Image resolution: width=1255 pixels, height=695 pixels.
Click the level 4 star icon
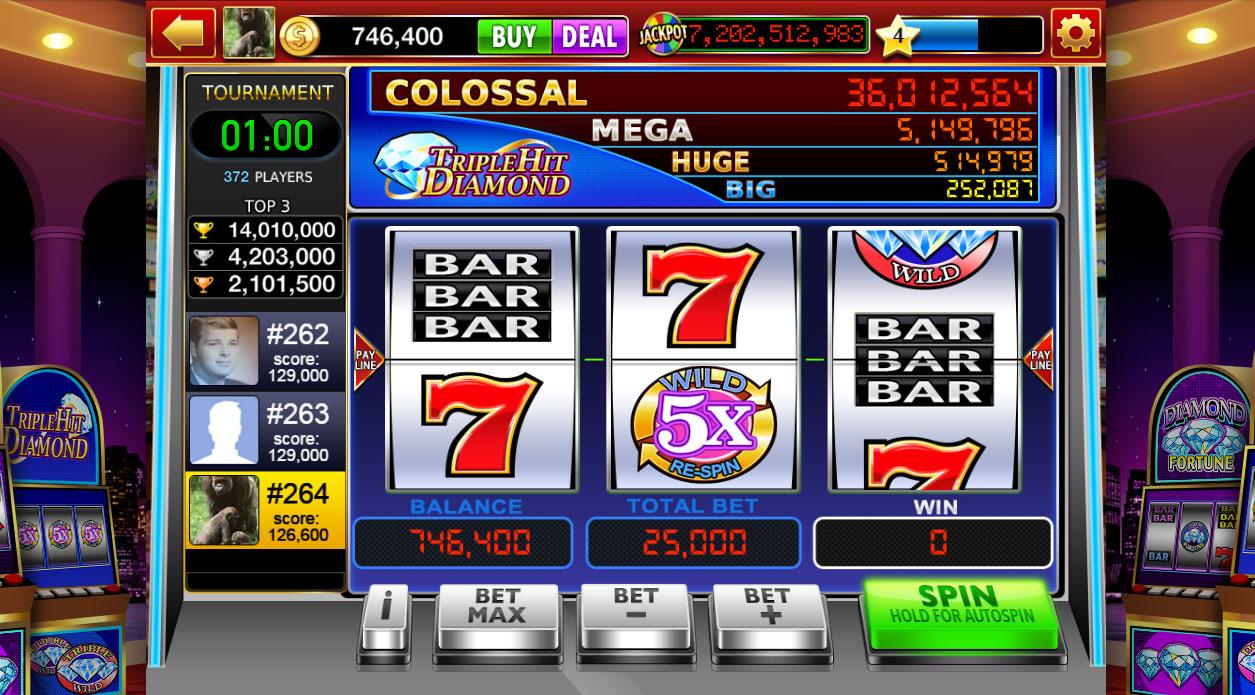897,37
